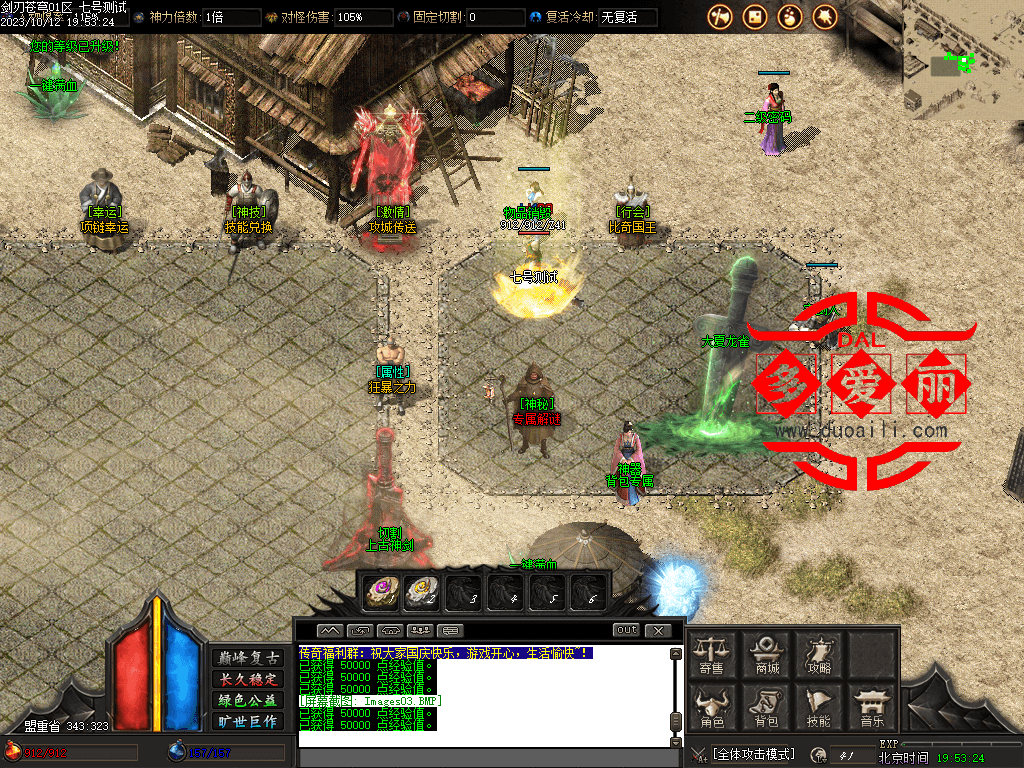1024x768 pixels.
Task: Open the 攻略 guide
Action: (x=818, y=654)
